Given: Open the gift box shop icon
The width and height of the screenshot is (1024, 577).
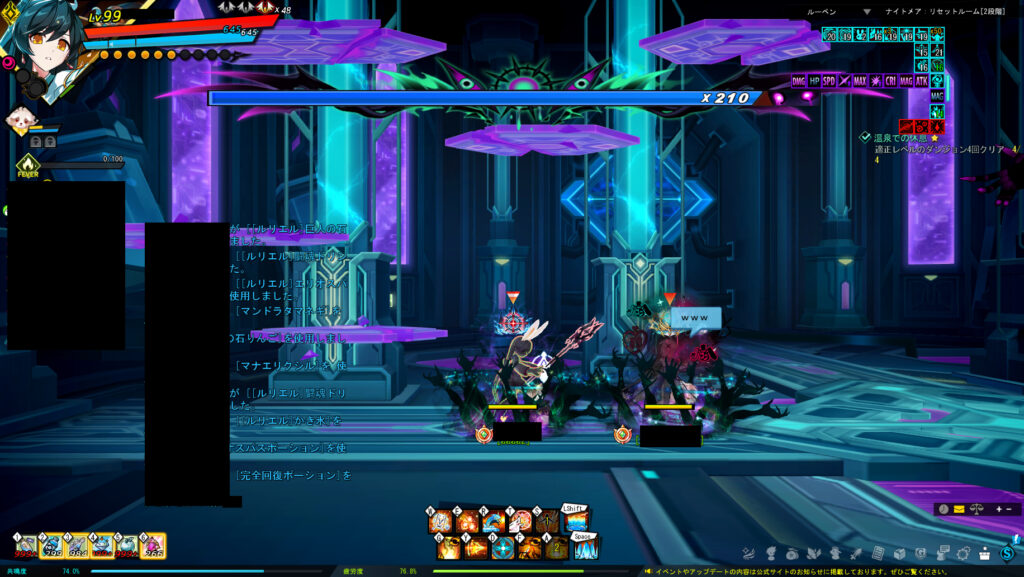Looking at the screenshot, I should [x=984, y=553].
